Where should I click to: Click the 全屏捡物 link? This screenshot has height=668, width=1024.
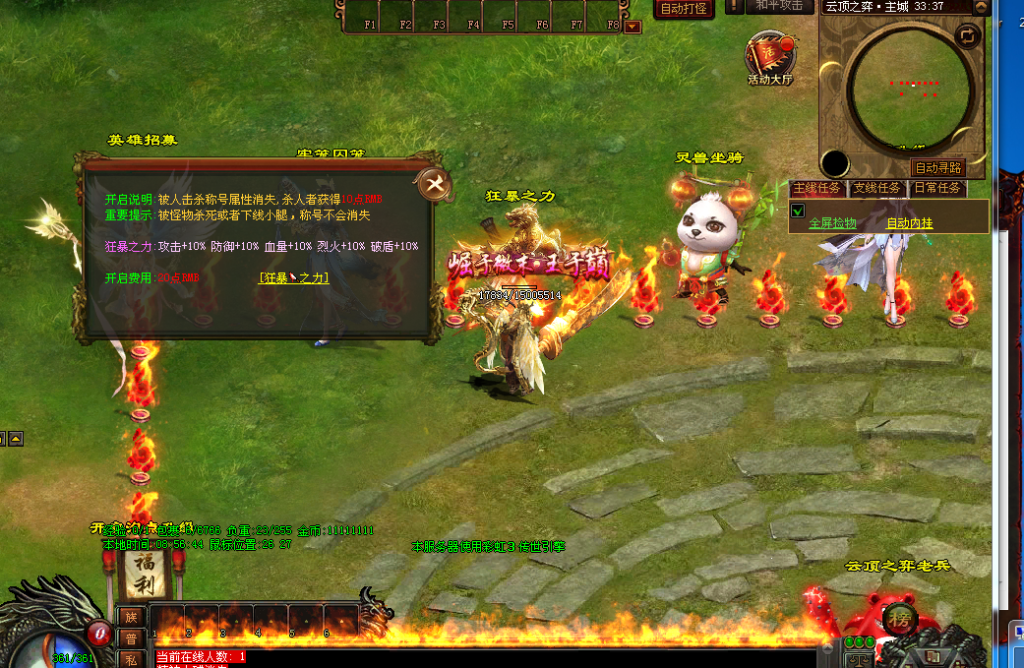click(832, 223)
